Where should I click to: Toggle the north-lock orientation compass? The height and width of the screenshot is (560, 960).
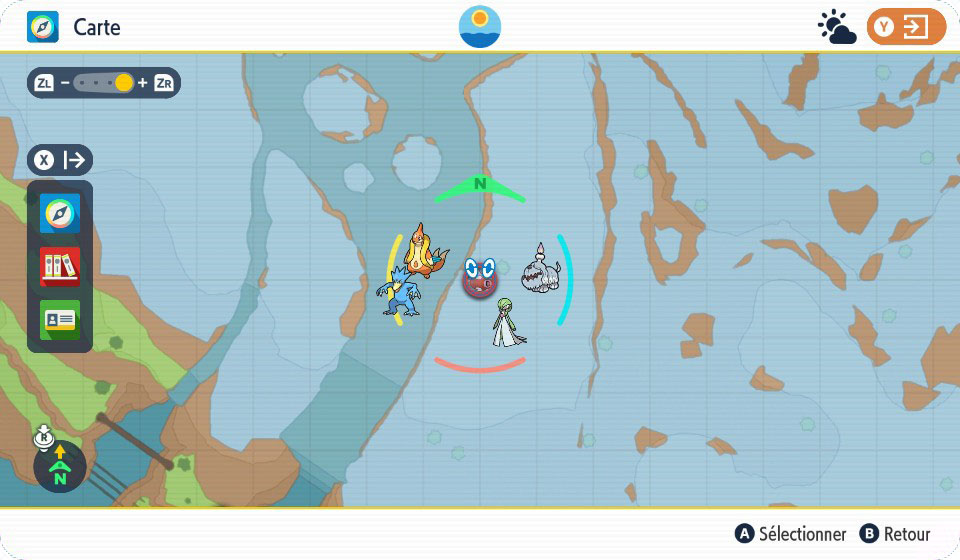[59, 467]
